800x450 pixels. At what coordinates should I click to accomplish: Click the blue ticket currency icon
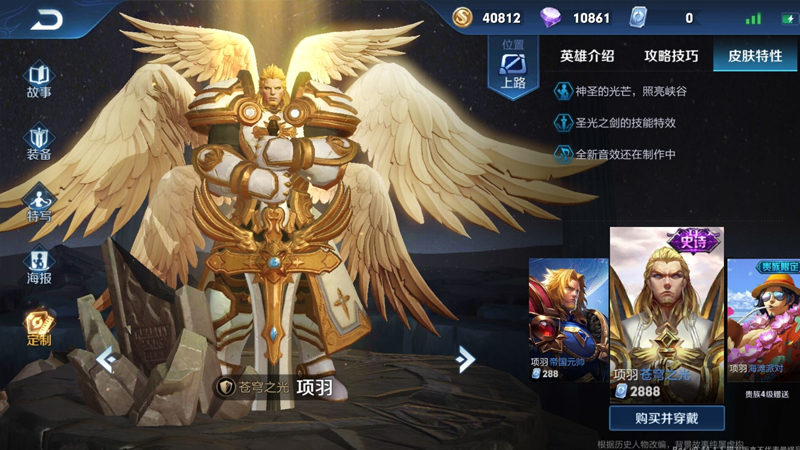pos(639,18)
